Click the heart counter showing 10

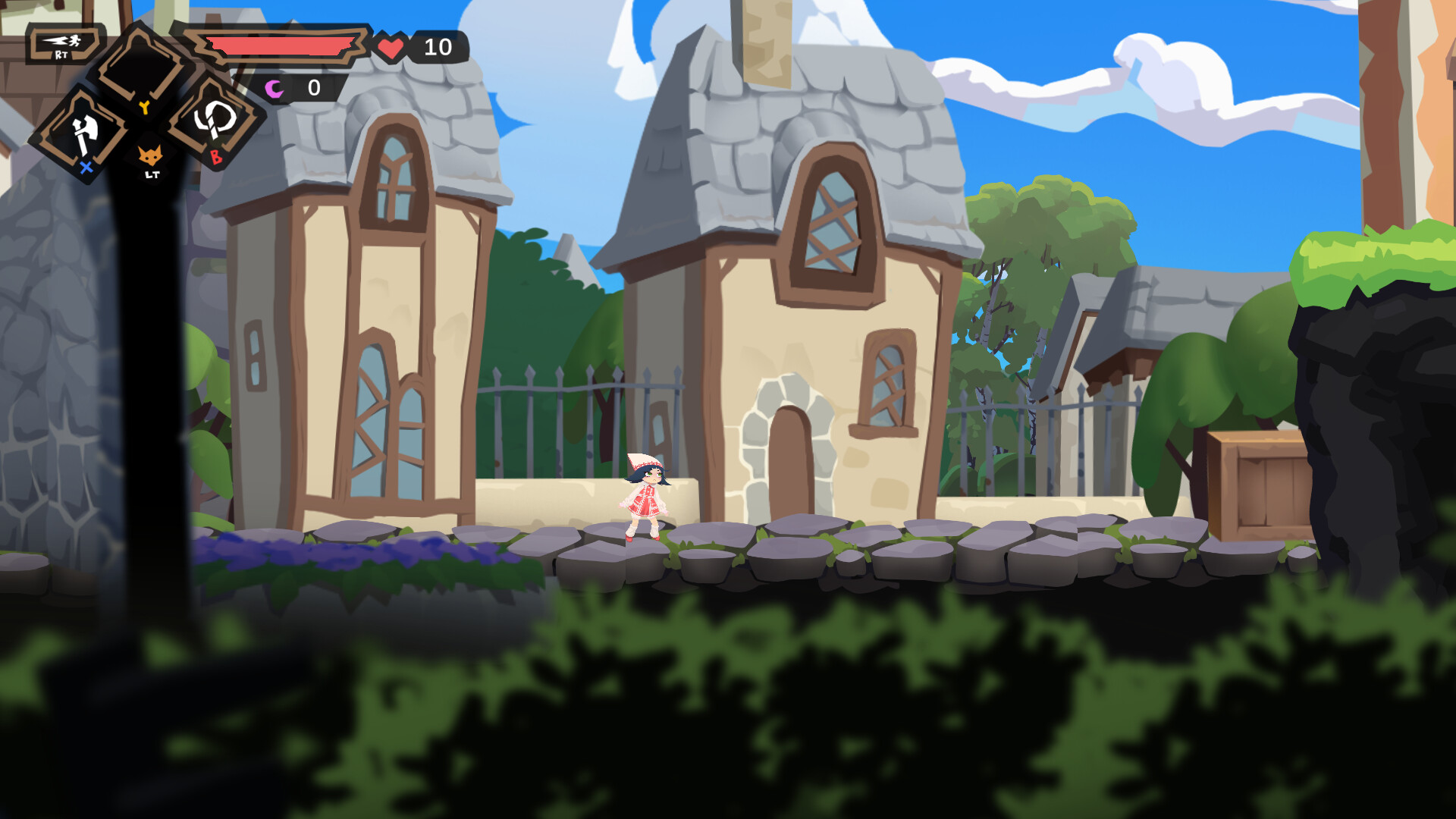437,47
